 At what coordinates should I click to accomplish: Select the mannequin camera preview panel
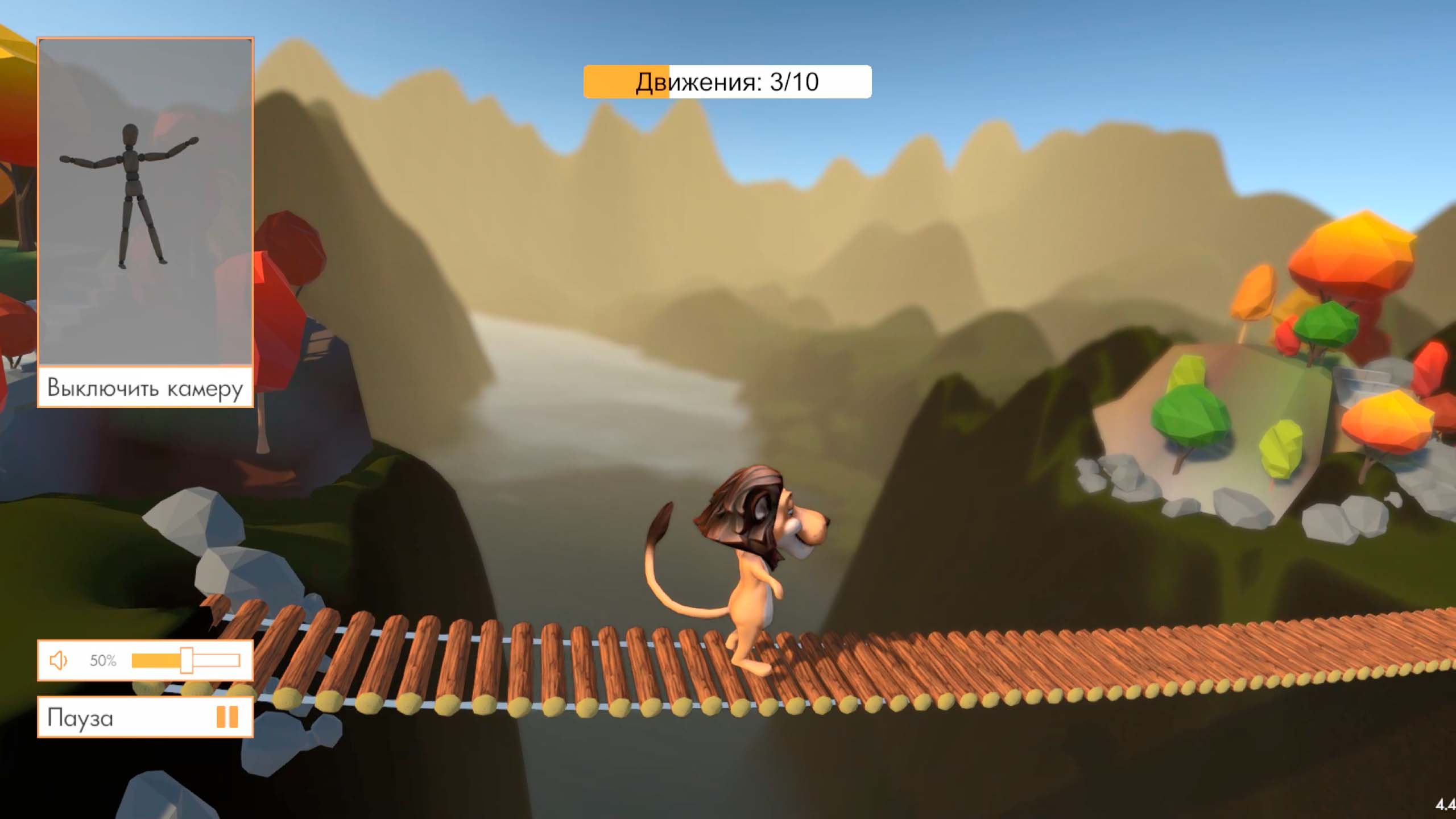[x=145, y=201]
